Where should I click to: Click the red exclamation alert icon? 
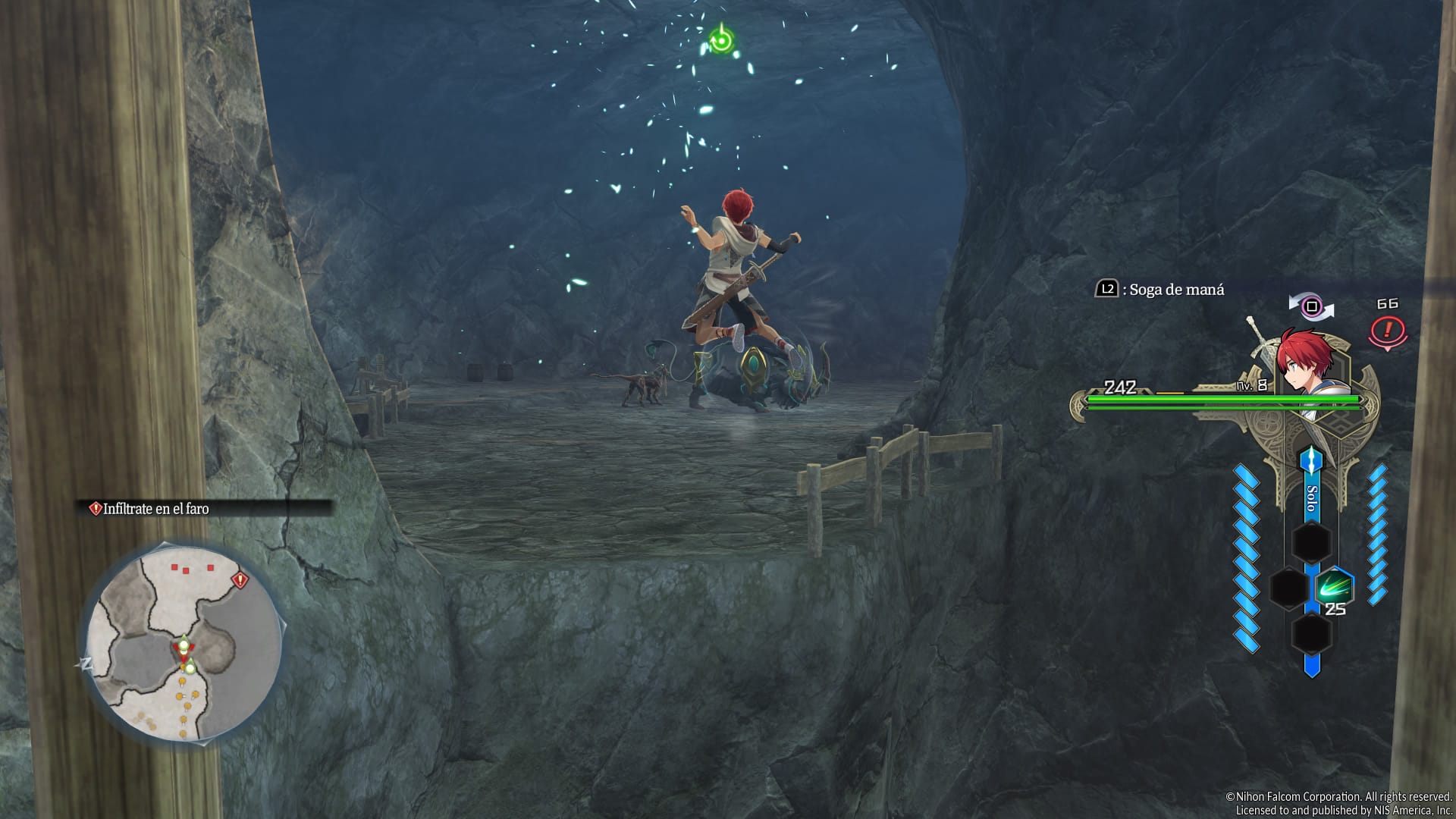click(x=1388, y=331)
